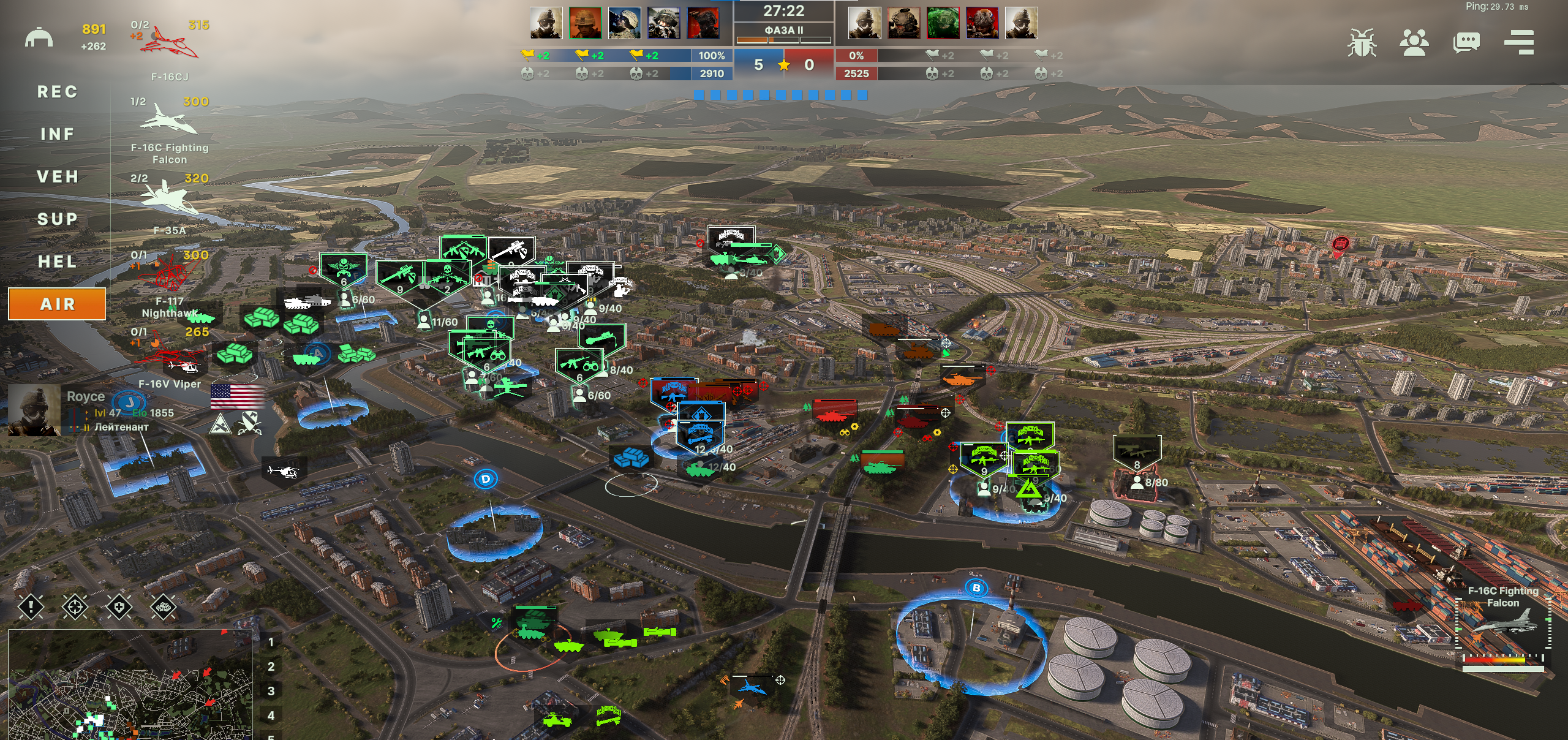Show the SUP unit category

[57, 219]
